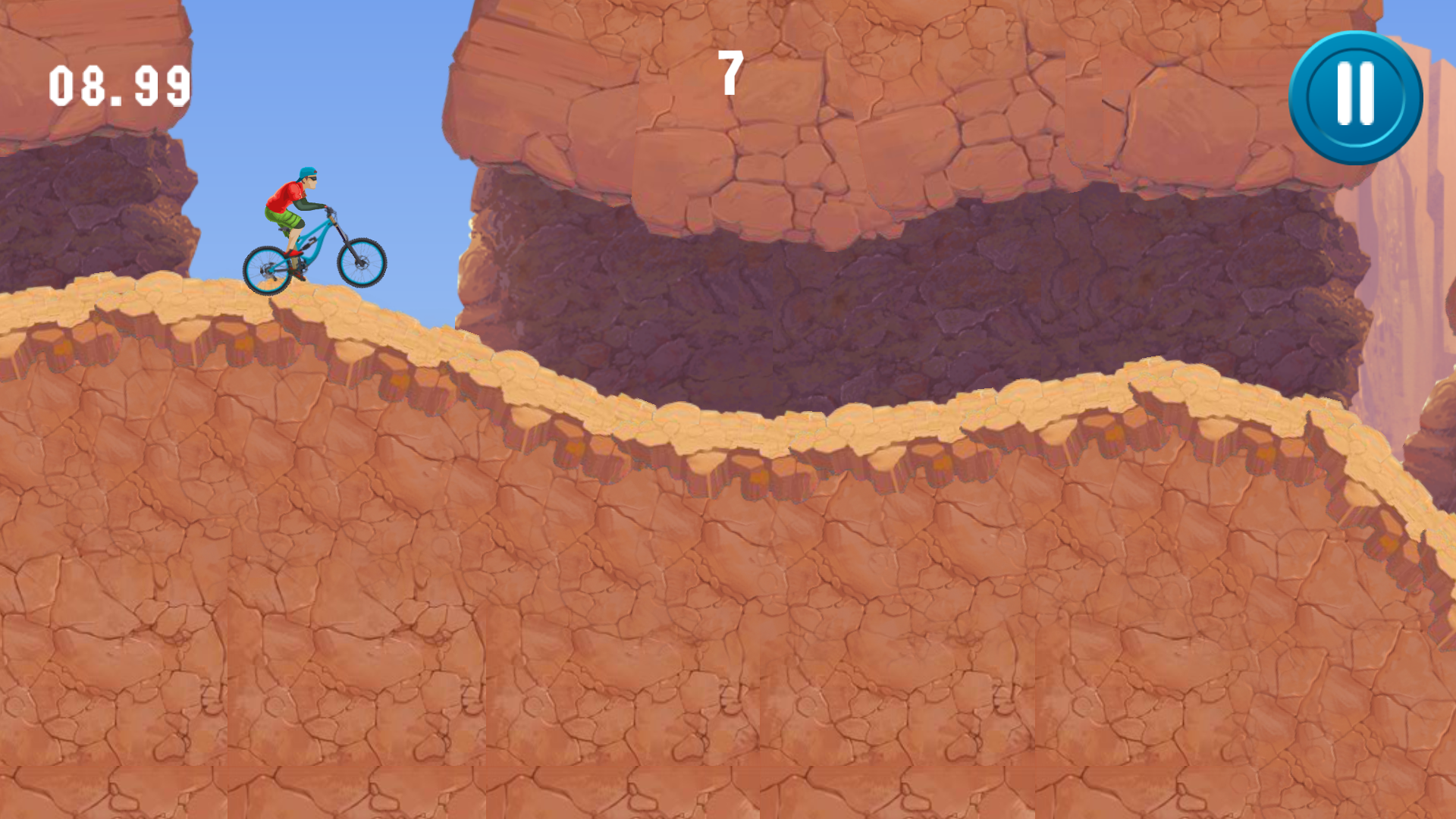Tap the score counter showing 7
The image size is (1456, 819).
(730, 72)
